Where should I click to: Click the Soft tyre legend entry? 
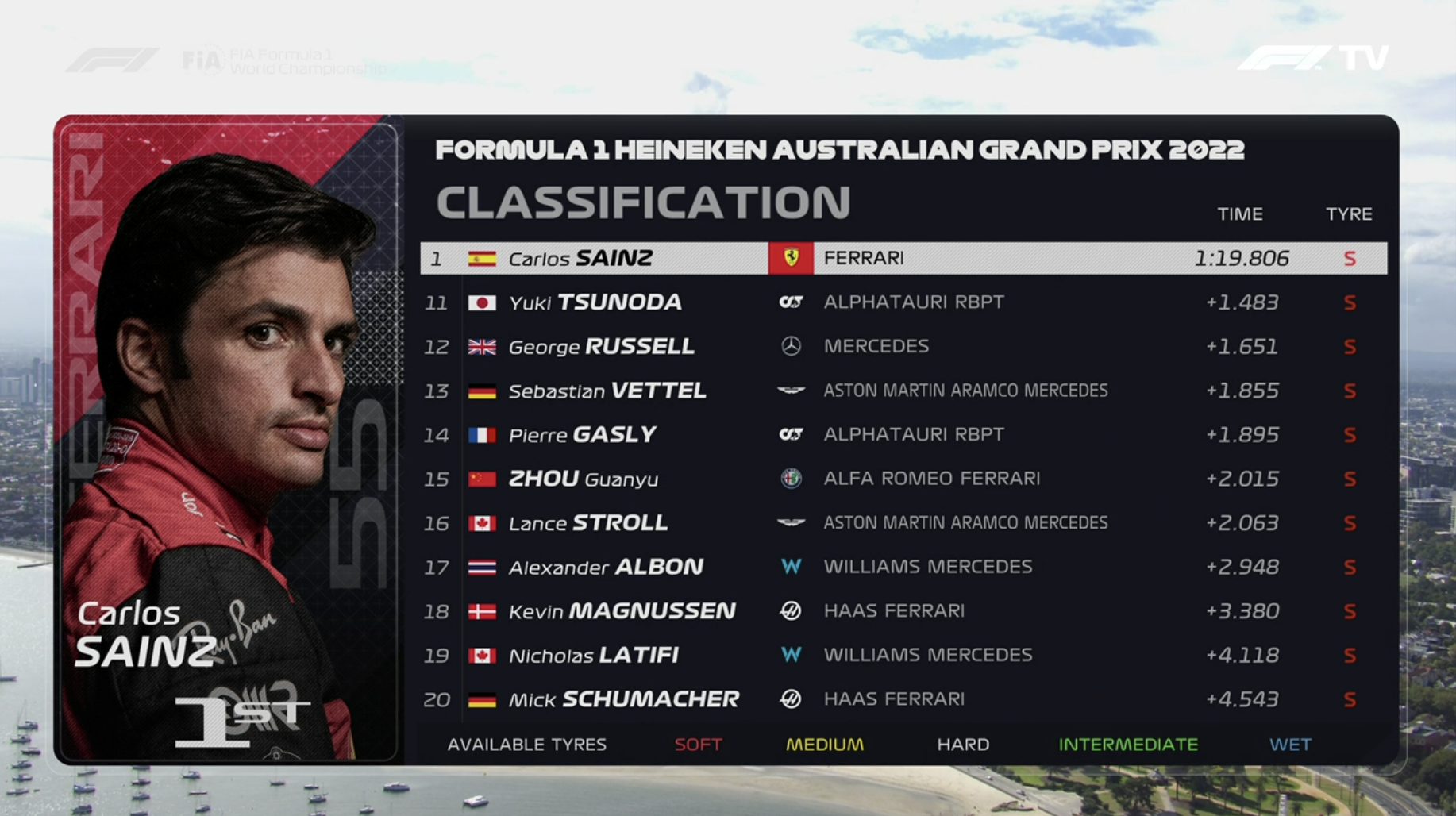(698, 745)
